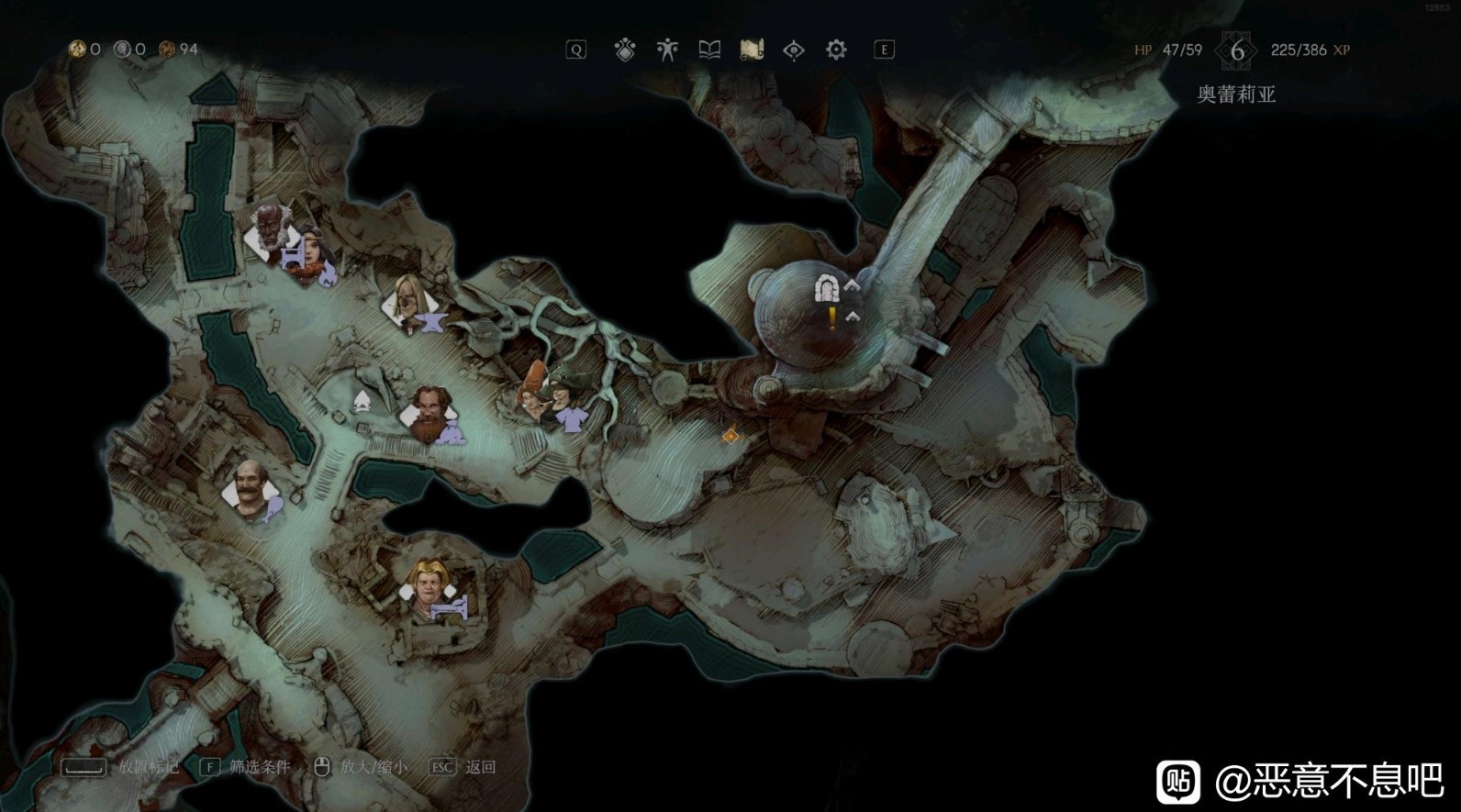Image resolution: width=1461 pixels, height=812 pixels.
Task: Select the dark-haired woman merchant marker
Action: [x=313, y=252]
